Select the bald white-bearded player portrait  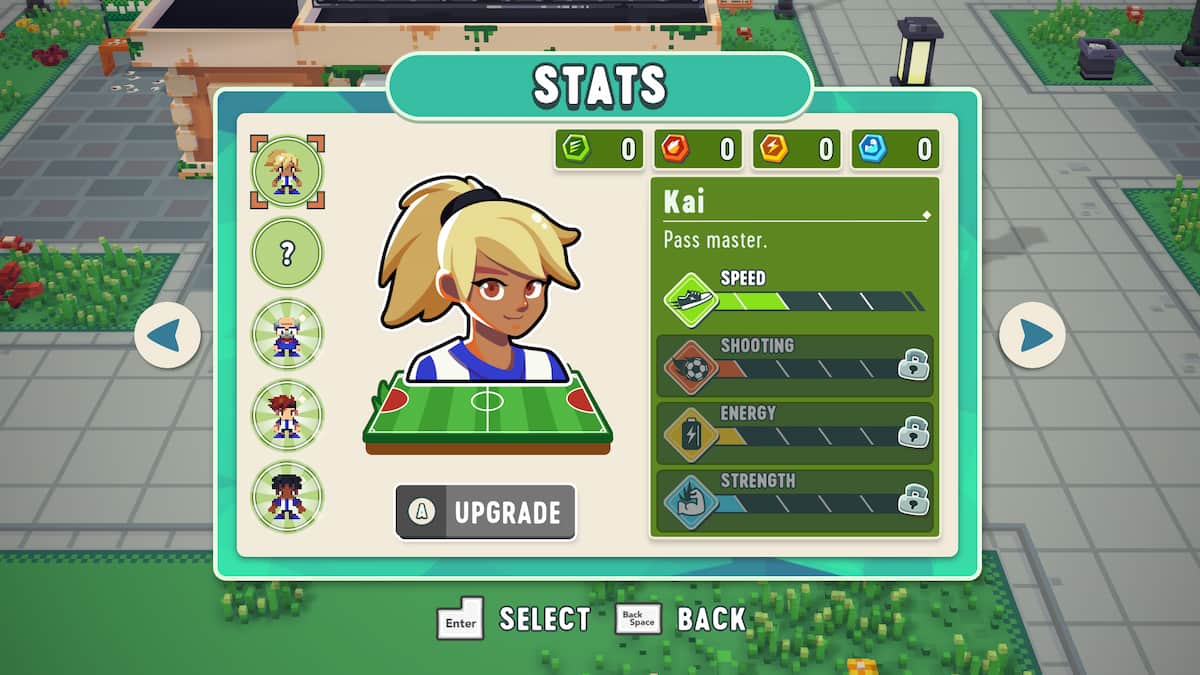tap(287, 333)
